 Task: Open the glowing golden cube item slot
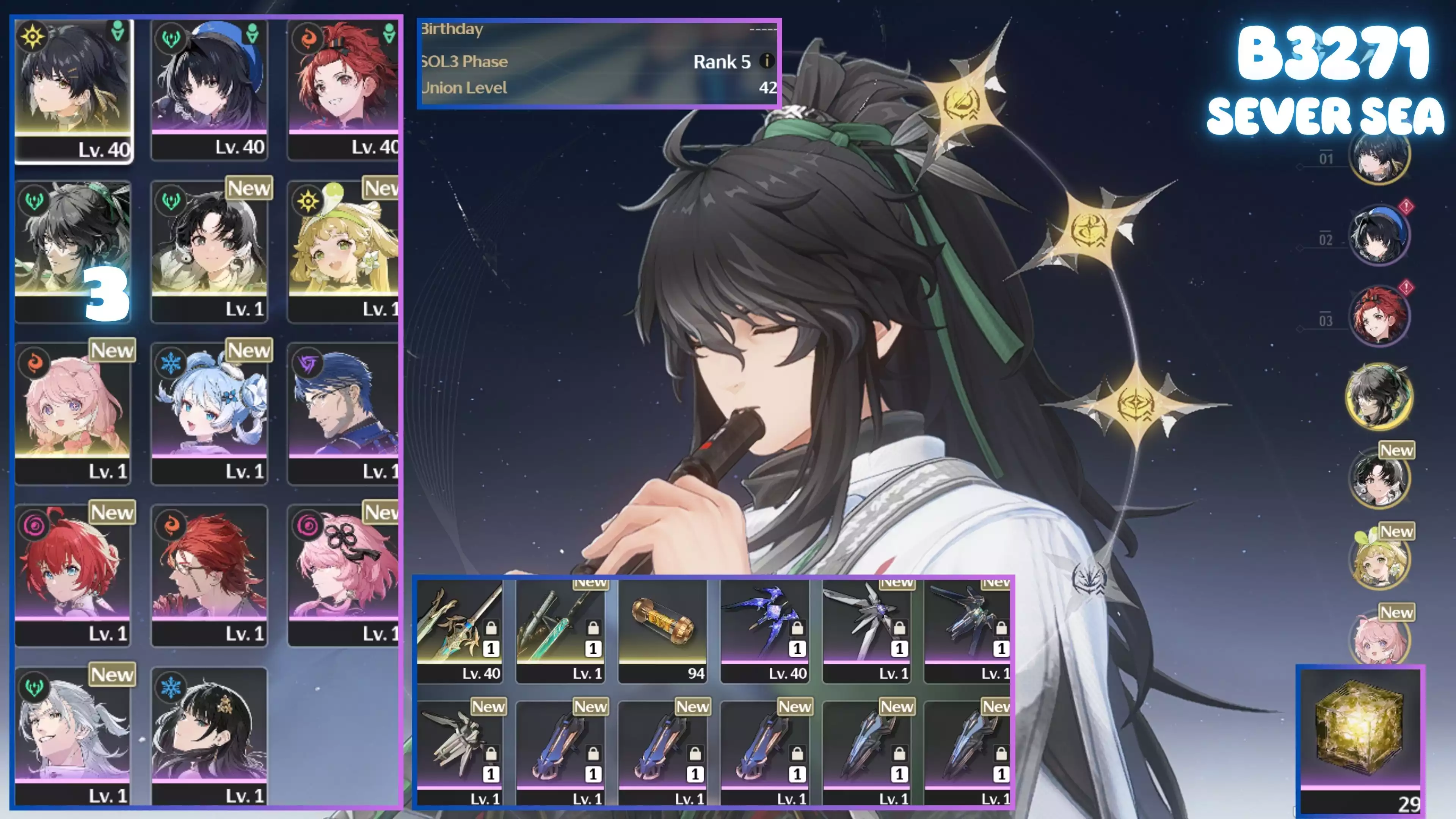click(1360, 735)
